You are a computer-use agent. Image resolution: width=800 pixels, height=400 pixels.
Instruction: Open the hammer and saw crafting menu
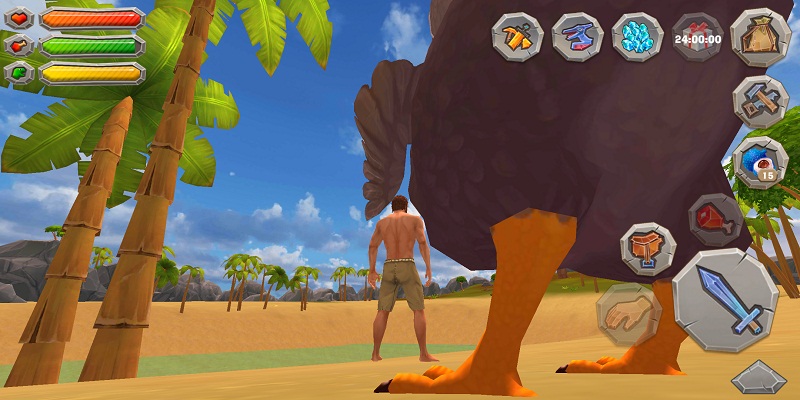click(760, 101)
